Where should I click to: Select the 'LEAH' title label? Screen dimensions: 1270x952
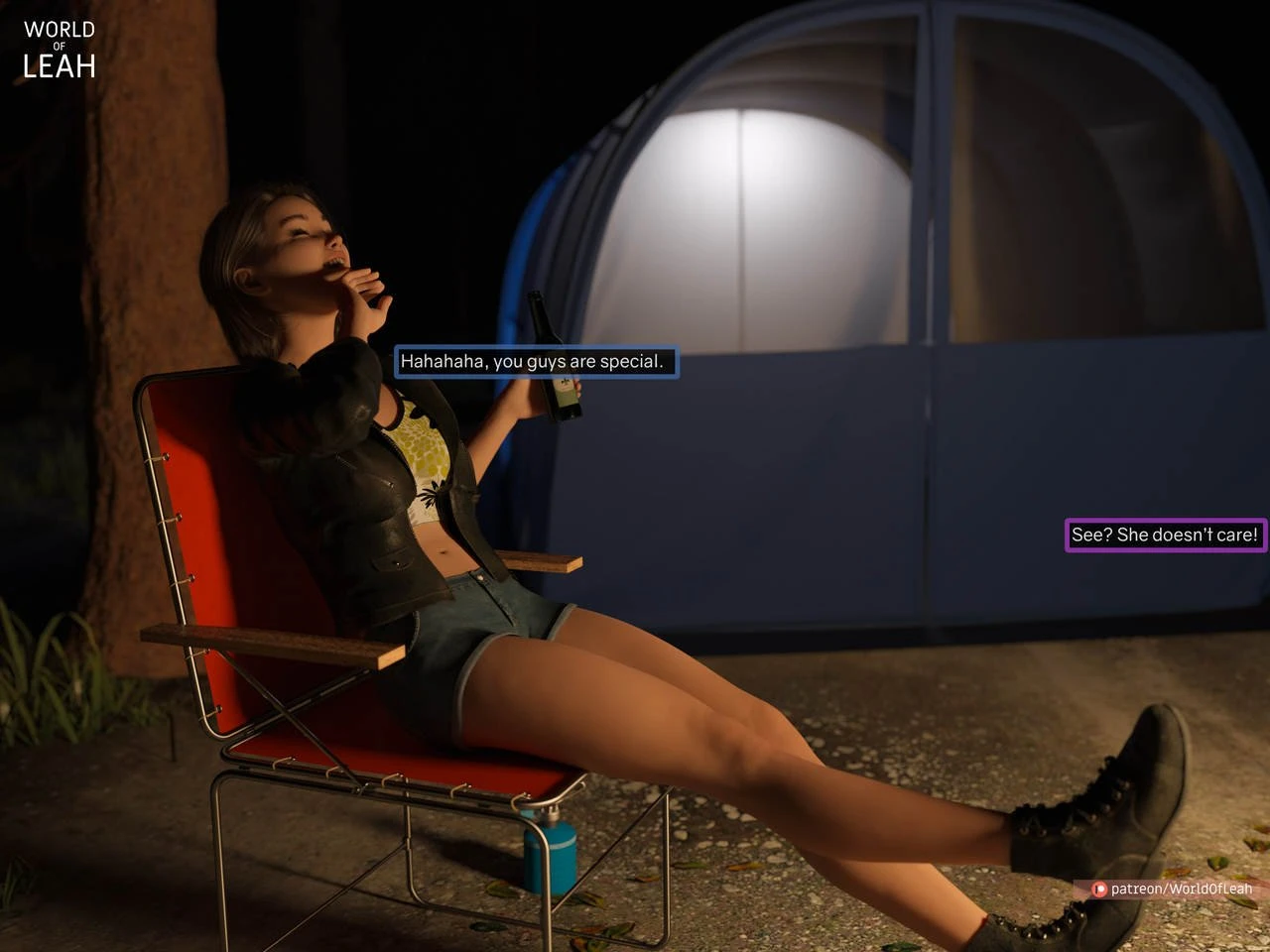coord(58,64)
